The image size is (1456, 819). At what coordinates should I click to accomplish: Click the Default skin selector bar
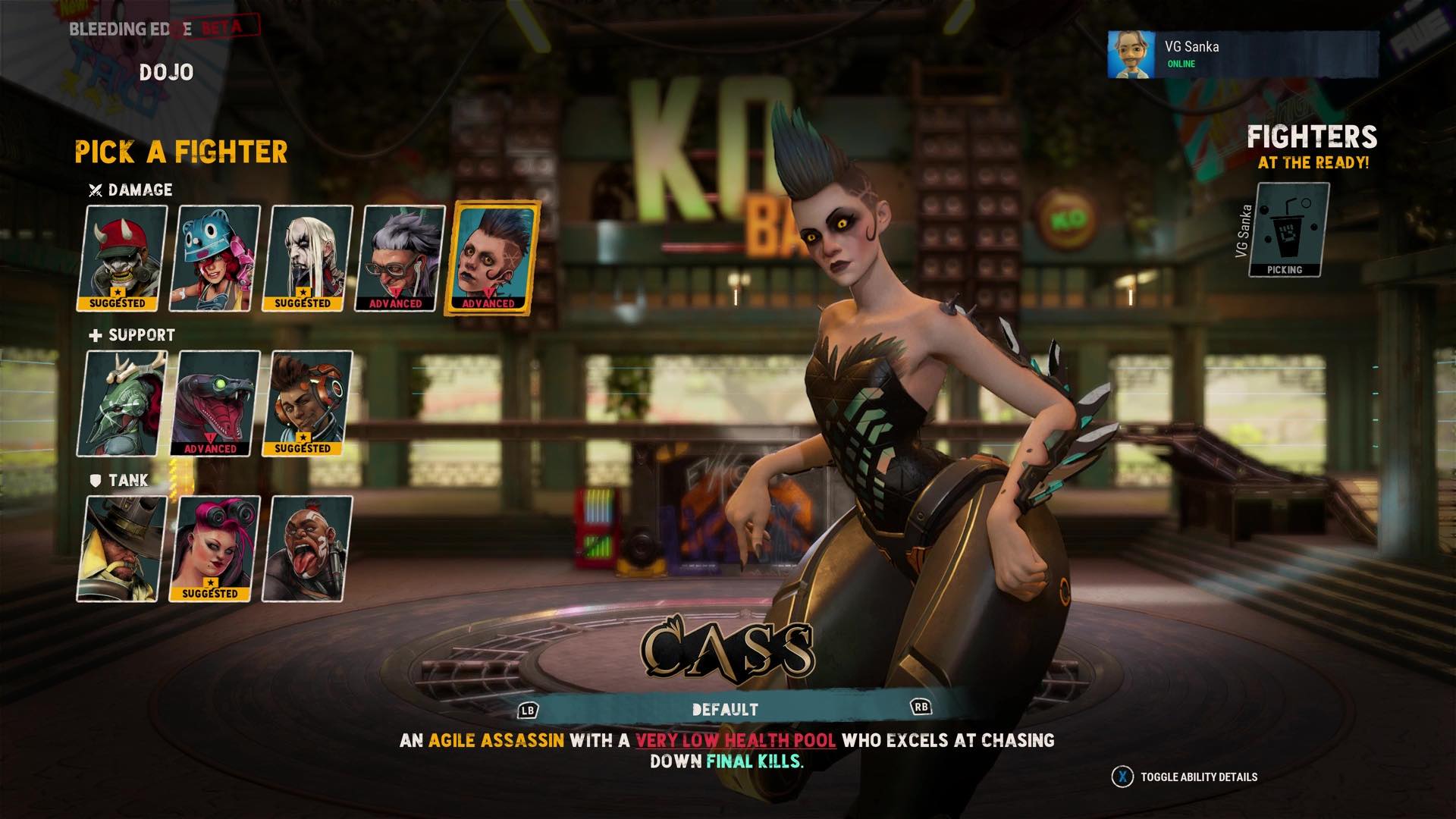[x=724, y=710]
